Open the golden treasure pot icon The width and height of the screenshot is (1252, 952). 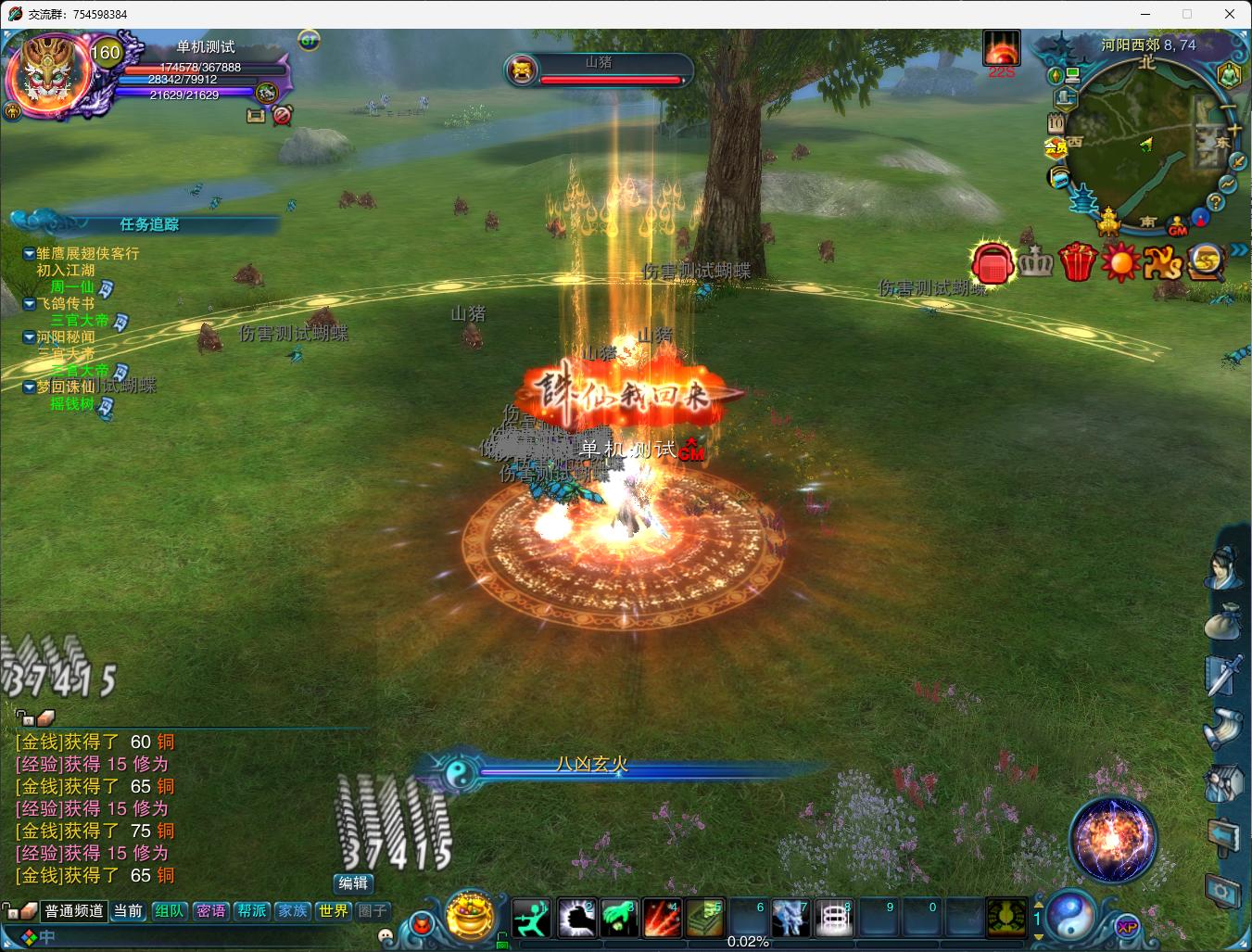470,915
